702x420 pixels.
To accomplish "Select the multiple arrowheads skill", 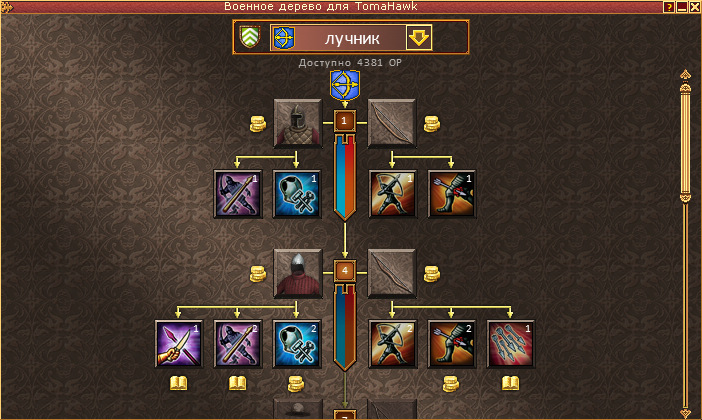I will point(510,343).
